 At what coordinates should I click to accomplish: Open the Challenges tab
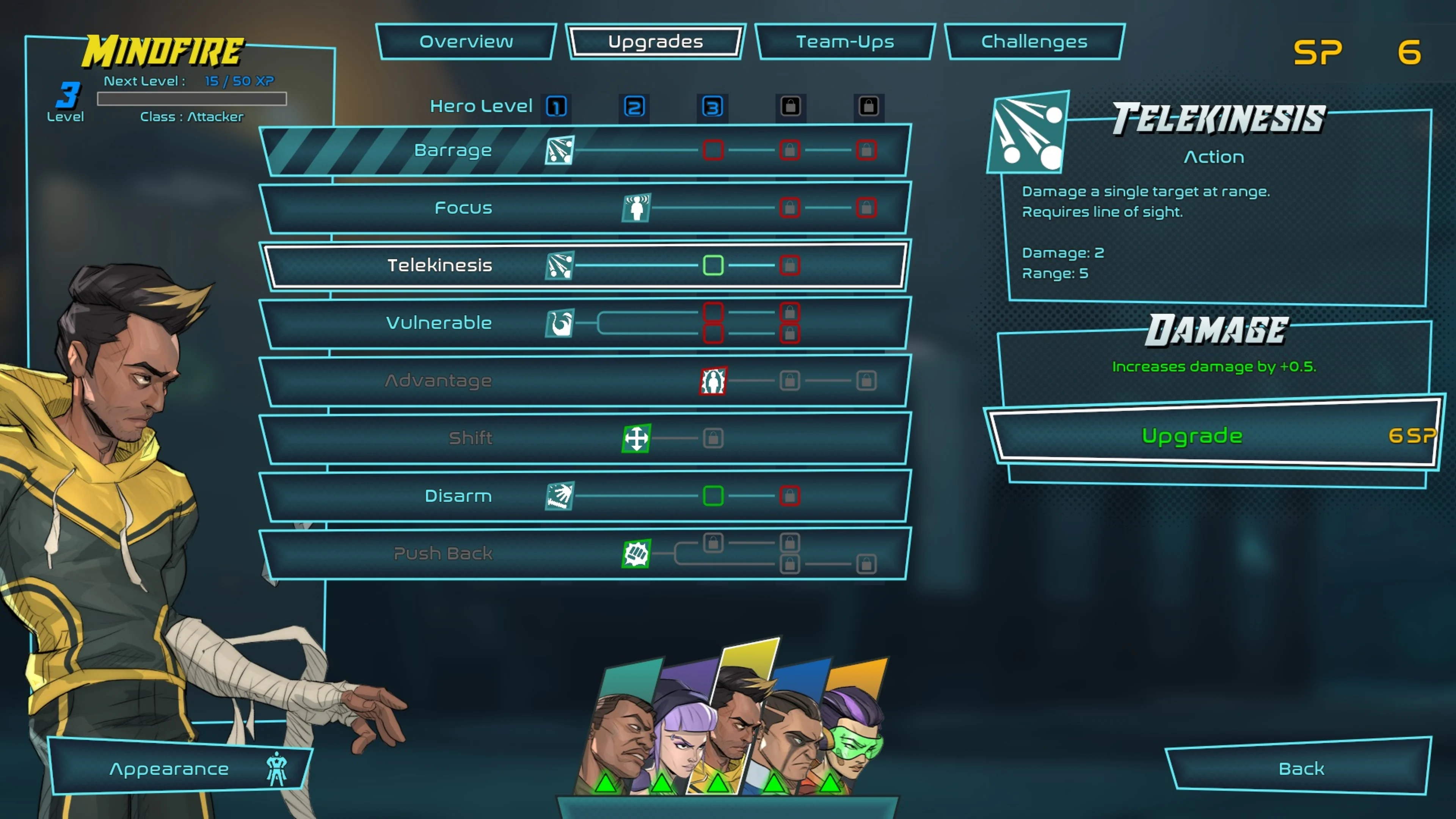click(1034, 42)
